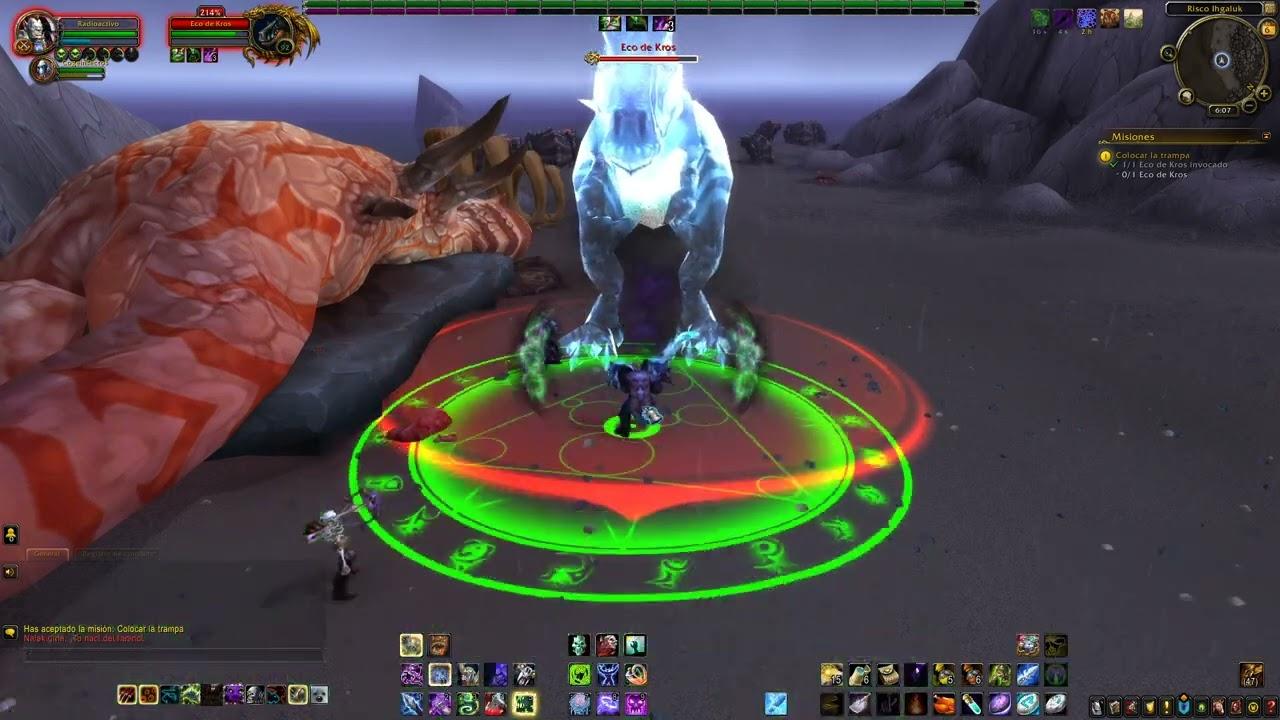
Task: Zoom in the minimap with the plus button
Action: [x=1263, y=93]
